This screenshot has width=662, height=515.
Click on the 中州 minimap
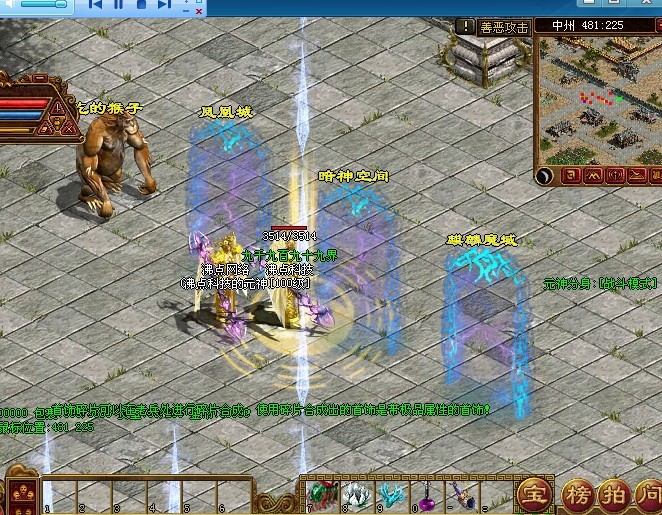click(x=598, y=100)
